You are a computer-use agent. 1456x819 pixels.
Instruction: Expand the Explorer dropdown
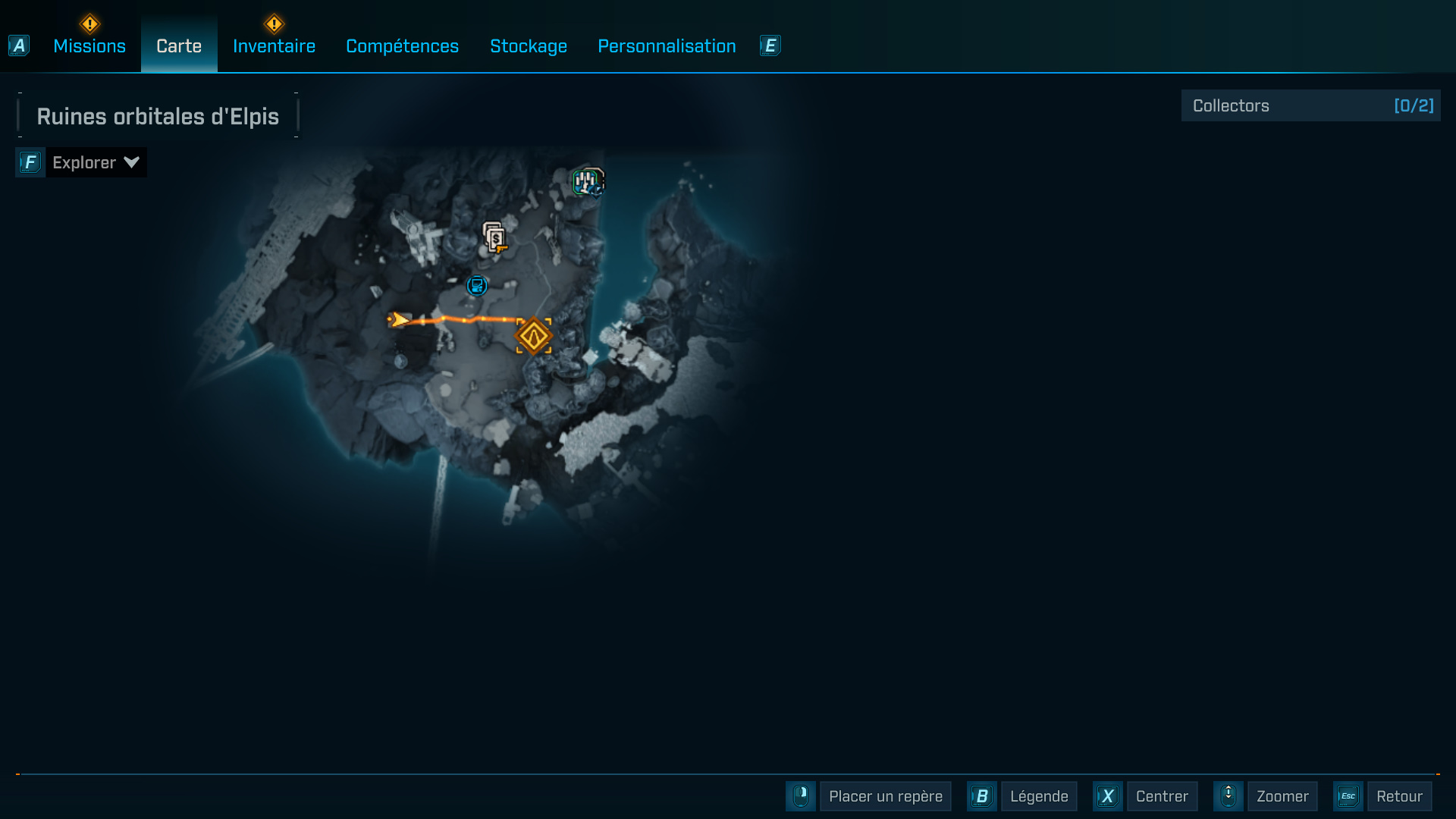(96, 162)
